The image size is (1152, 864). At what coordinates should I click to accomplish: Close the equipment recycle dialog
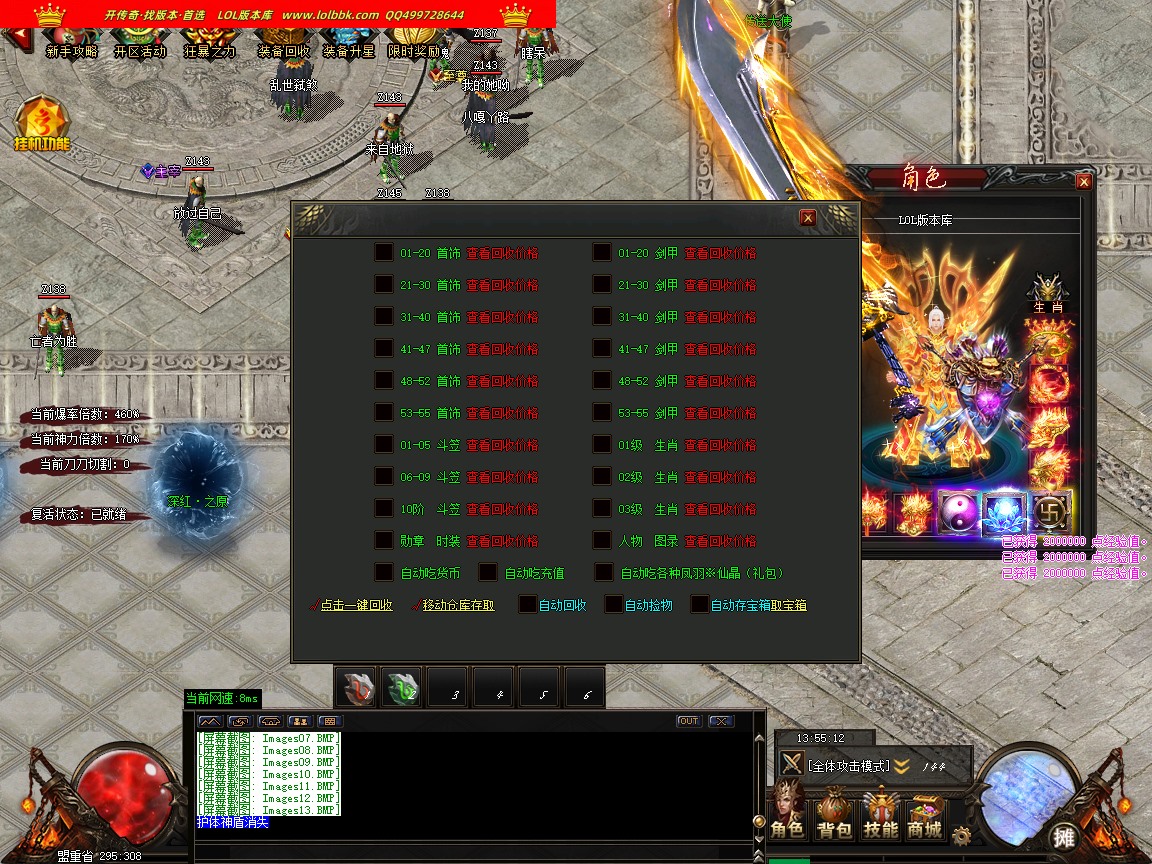tap(808, 218)
